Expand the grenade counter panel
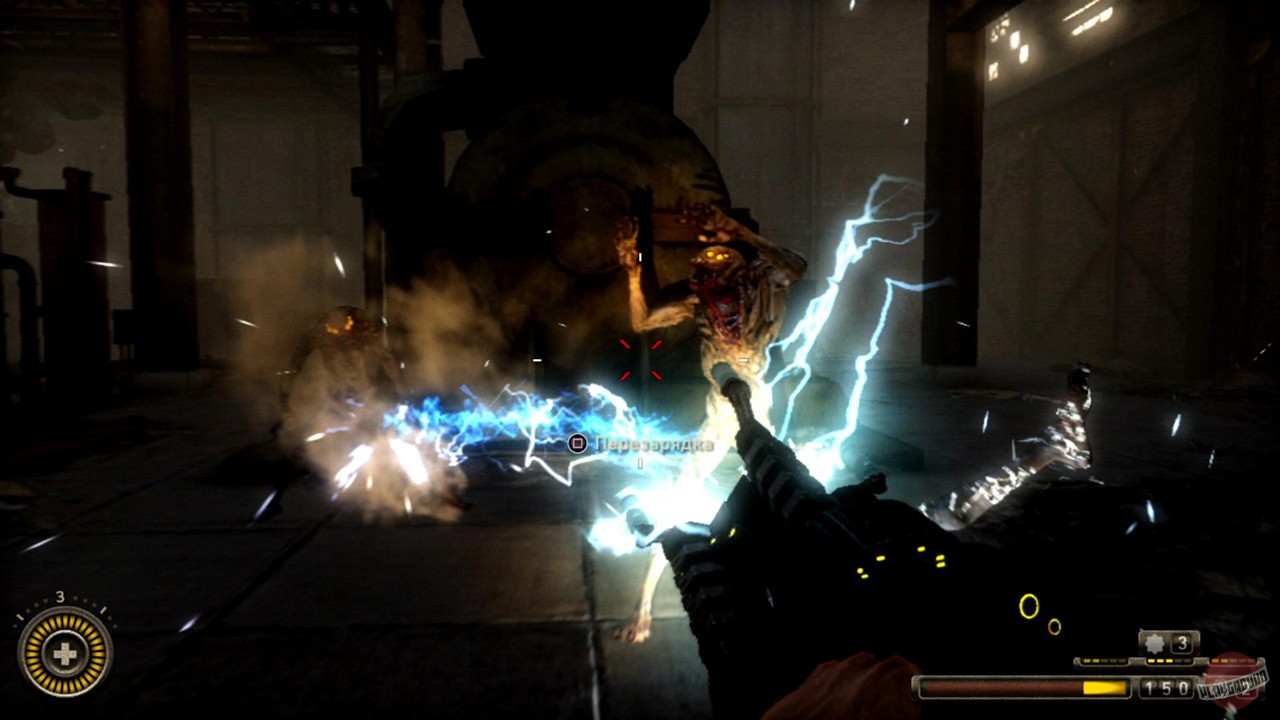Image resolution: width=1280 pixels, height=720 pixels. (1168, 644)
